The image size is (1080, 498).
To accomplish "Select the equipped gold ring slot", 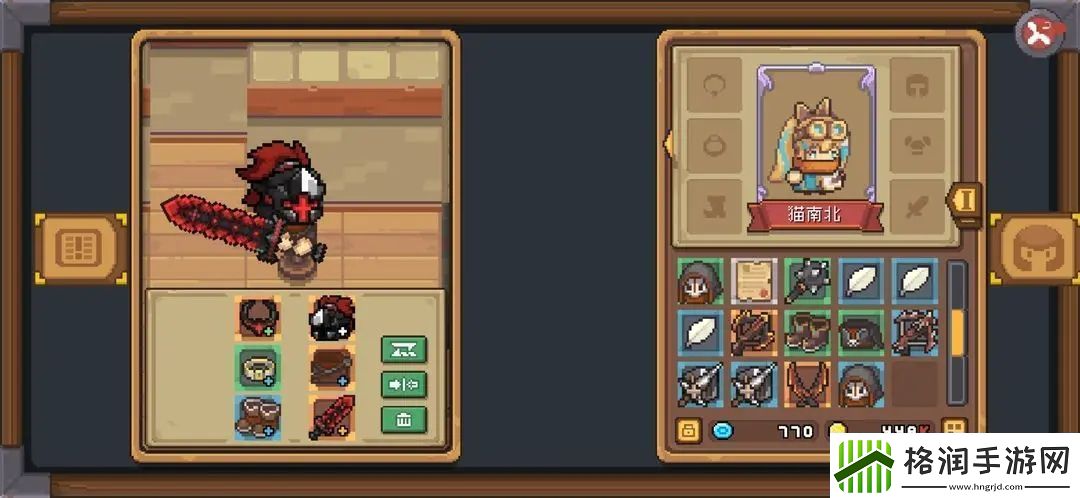I will [x=258, y=368].
